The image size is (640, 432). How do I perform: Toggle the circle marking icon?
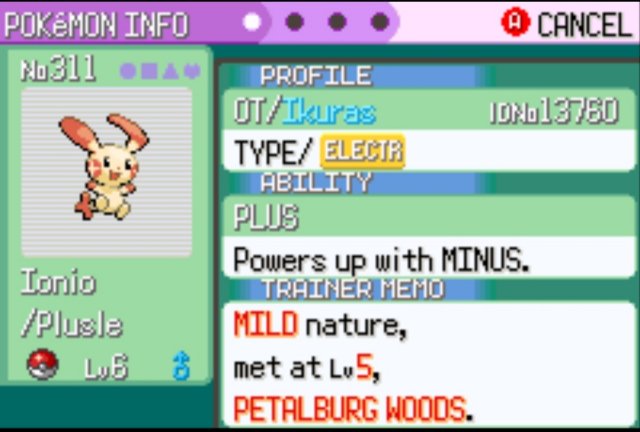(127, 71)
